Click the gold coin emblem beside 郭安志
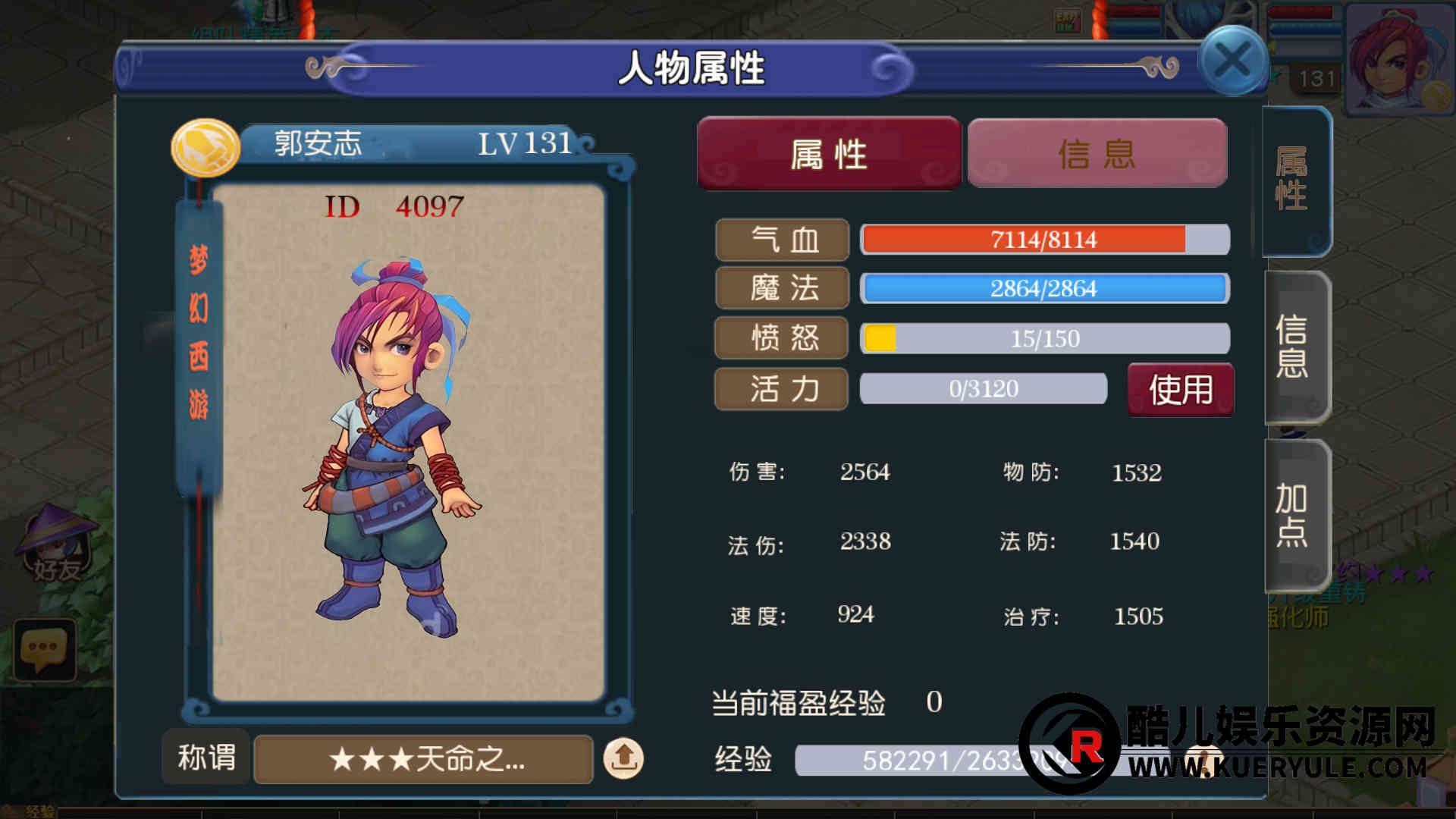Screen dimensions: 1456x819 click(205, 147)
